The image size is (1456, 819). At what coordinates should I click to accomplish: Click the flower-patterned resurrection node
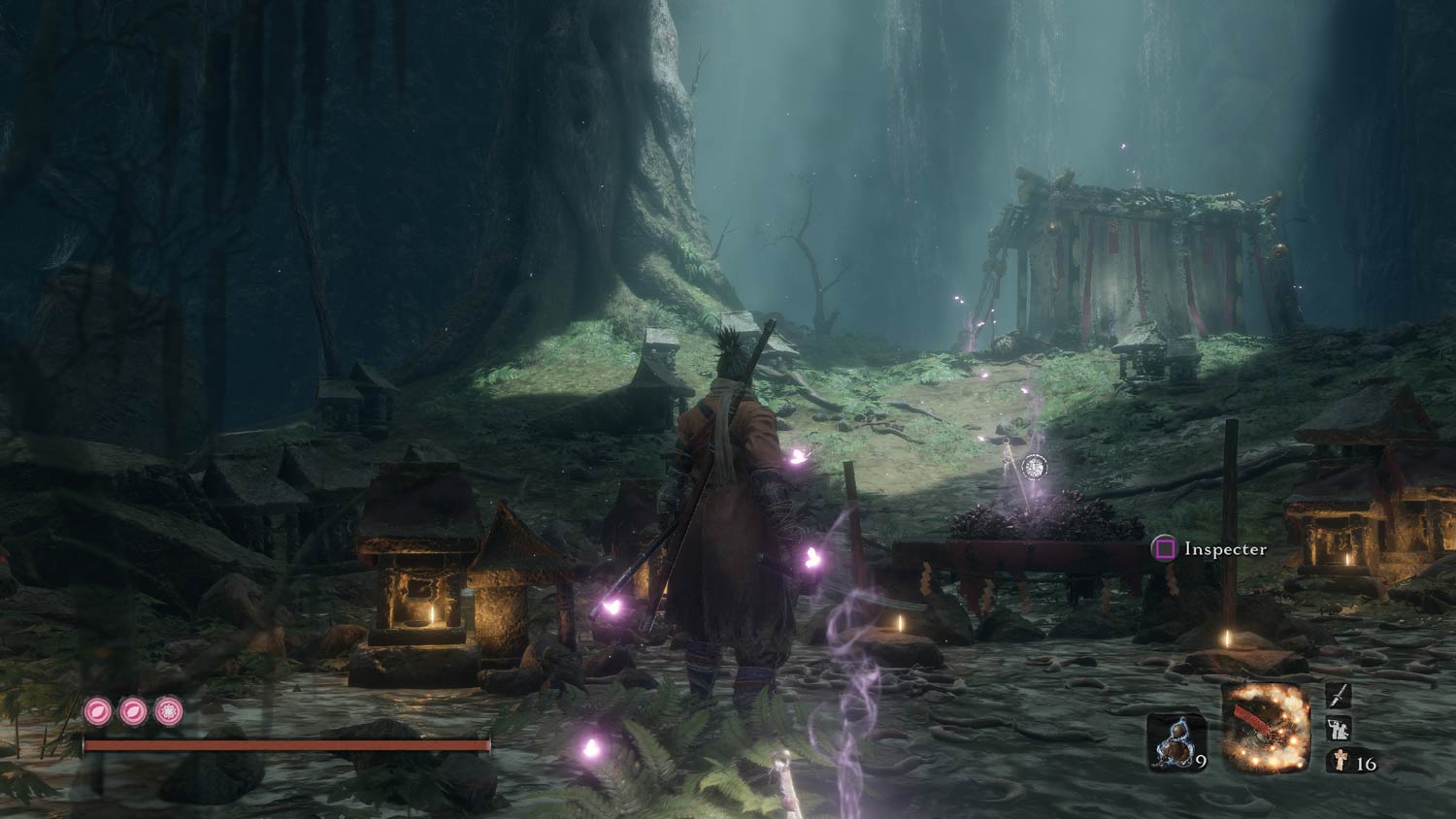169,711
